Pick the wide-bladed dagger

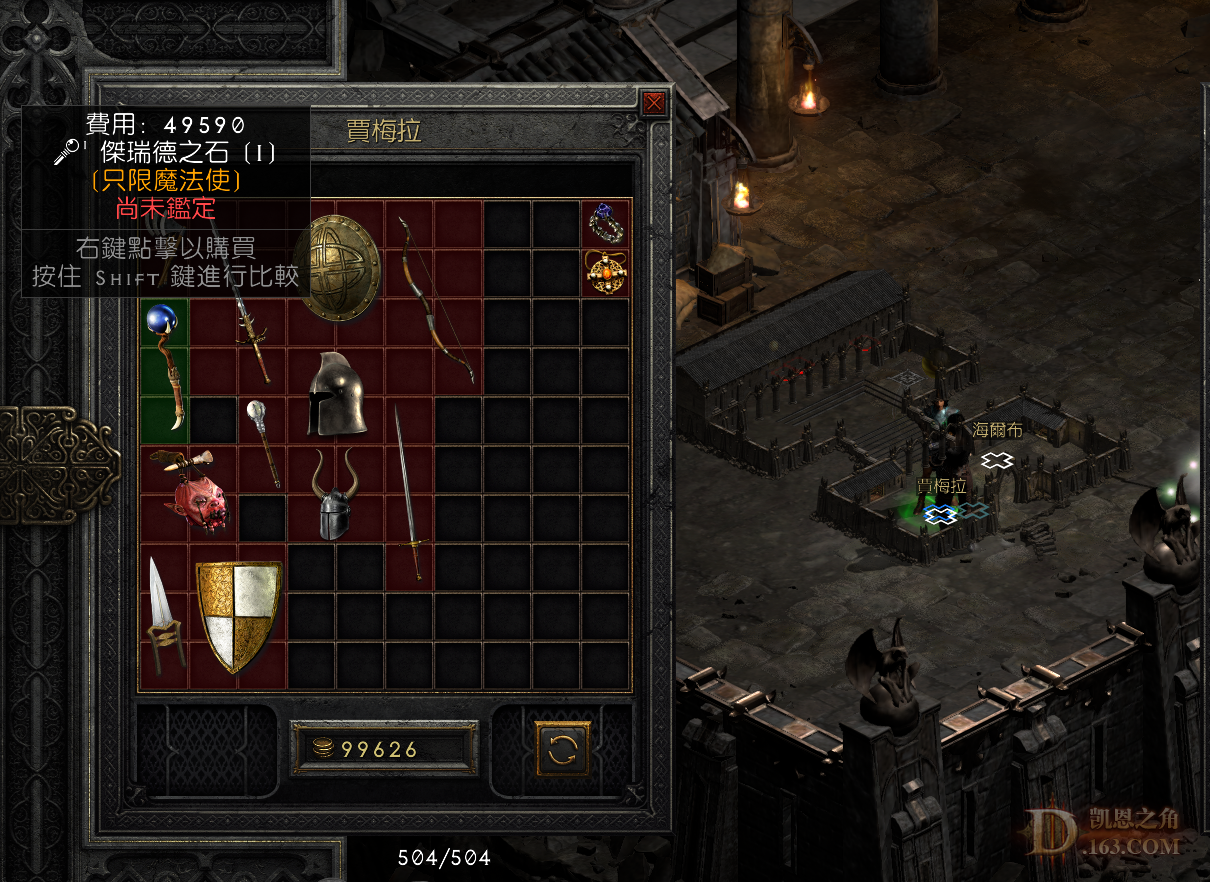coord(163,614)
